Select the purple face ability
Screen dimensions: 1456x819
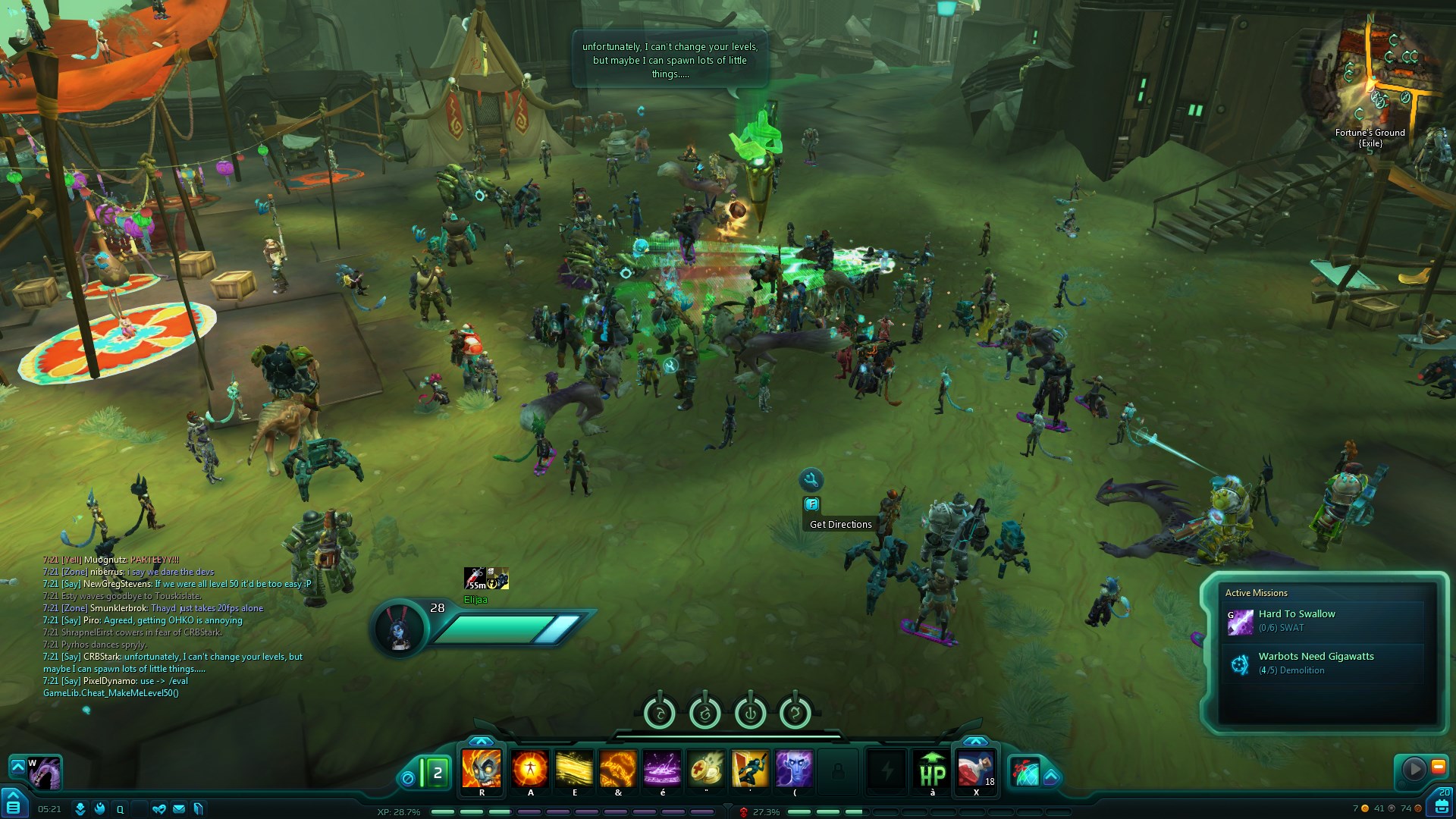[794, 769]
